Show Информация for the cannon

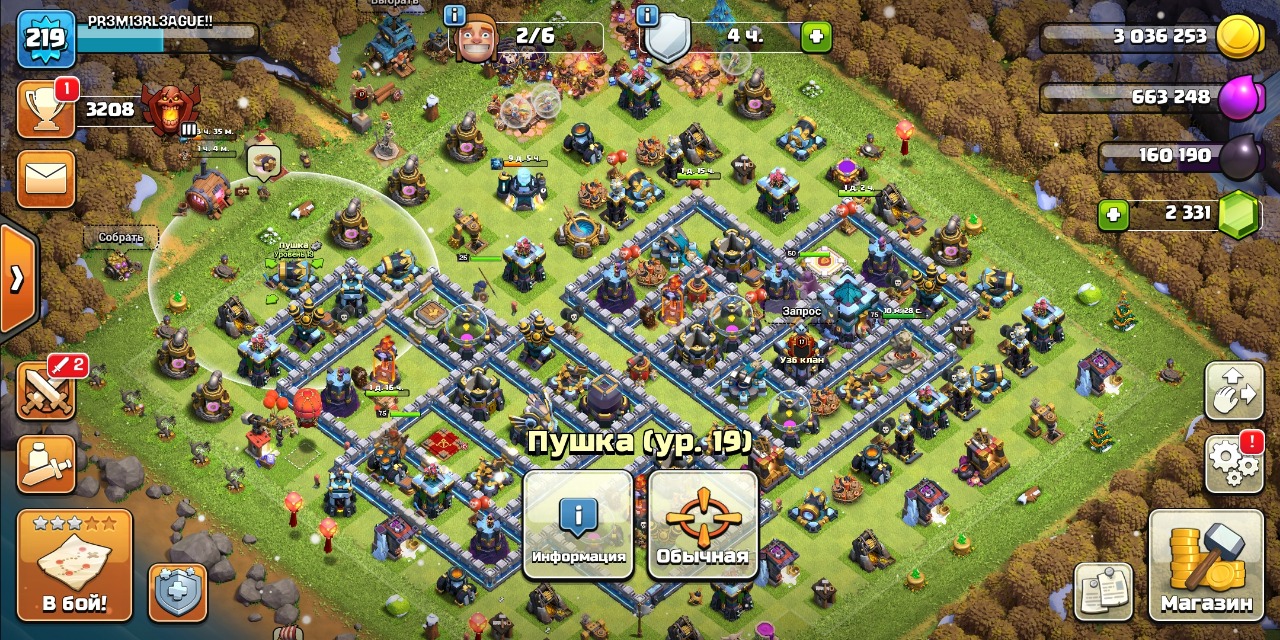(x=578, y=526)
